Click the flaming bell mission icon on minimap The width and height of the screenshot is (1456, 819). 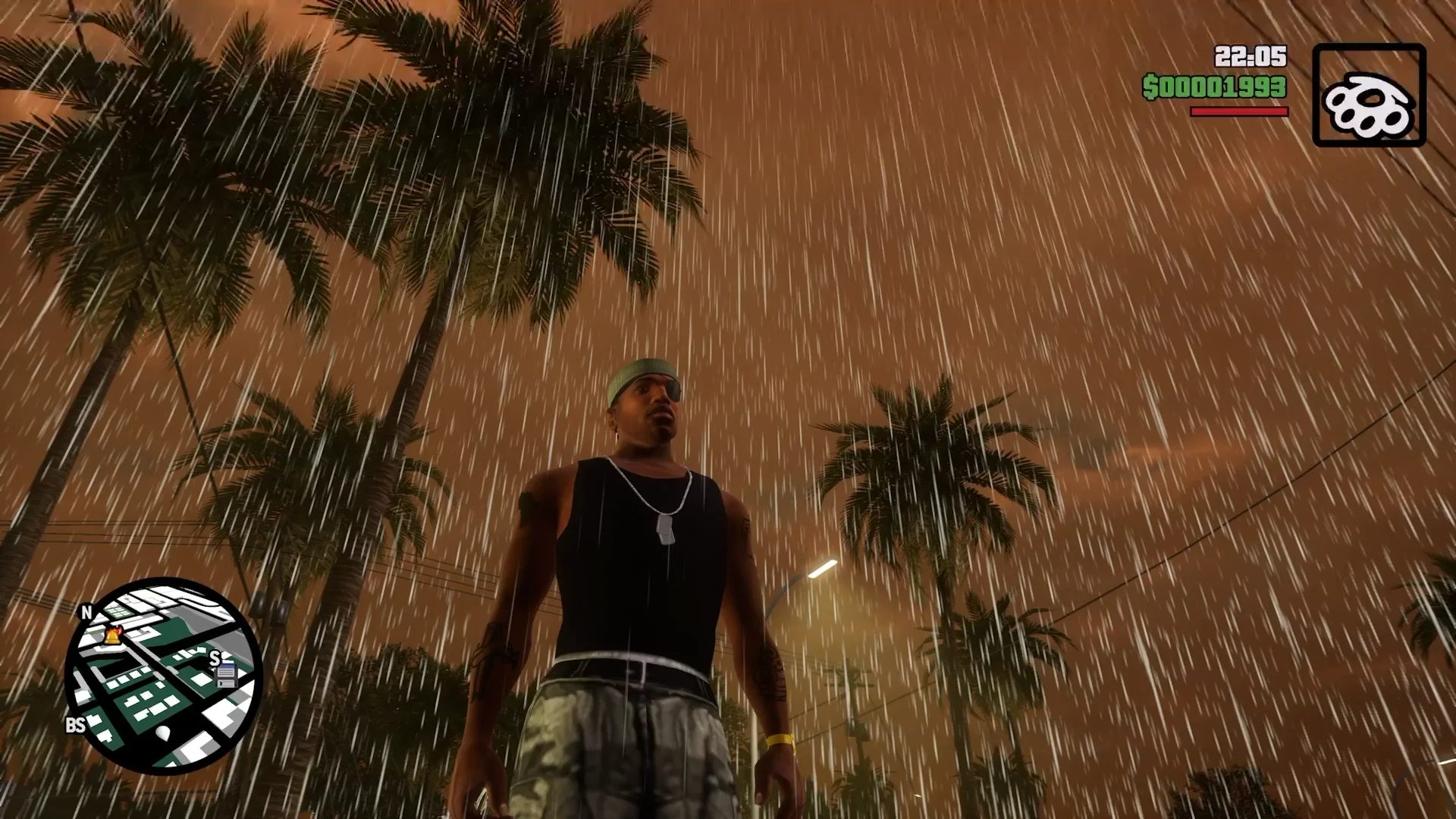click(112, 633)
